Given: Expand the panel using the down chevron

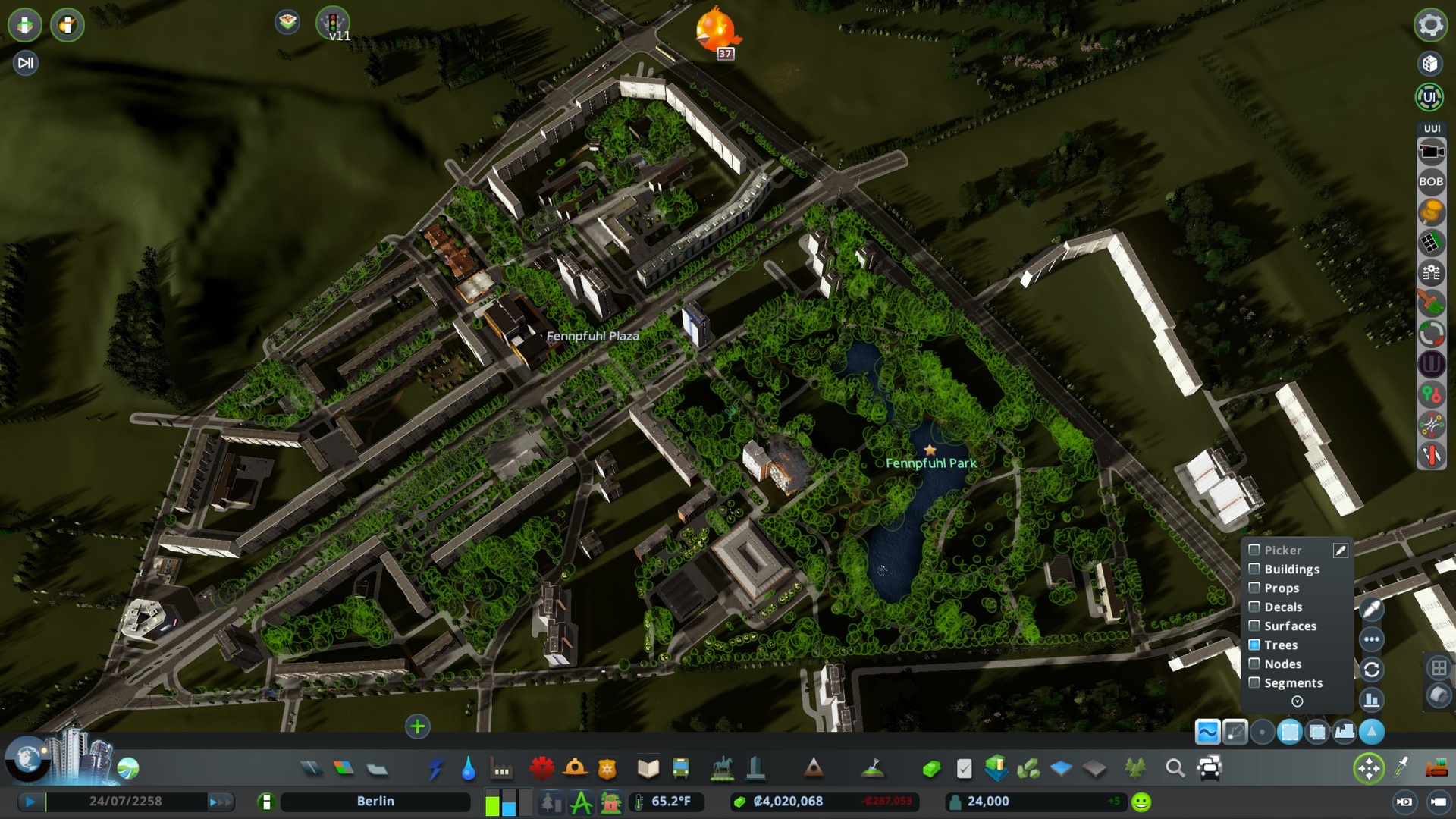Looking at the screenshot, I should coord(1297,701).
